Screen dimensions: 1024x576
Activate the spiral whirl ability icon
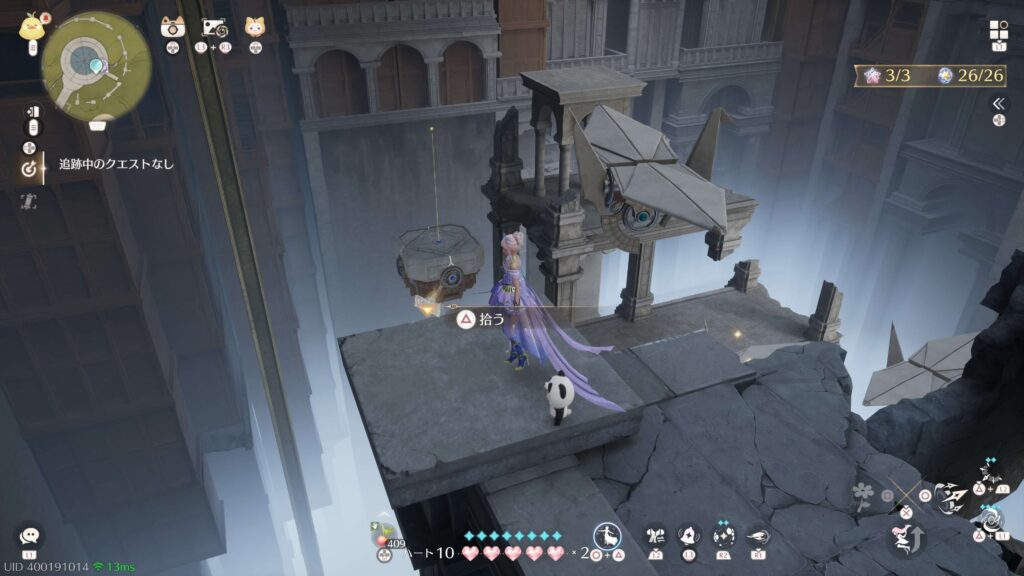click(x=992, y=521)
